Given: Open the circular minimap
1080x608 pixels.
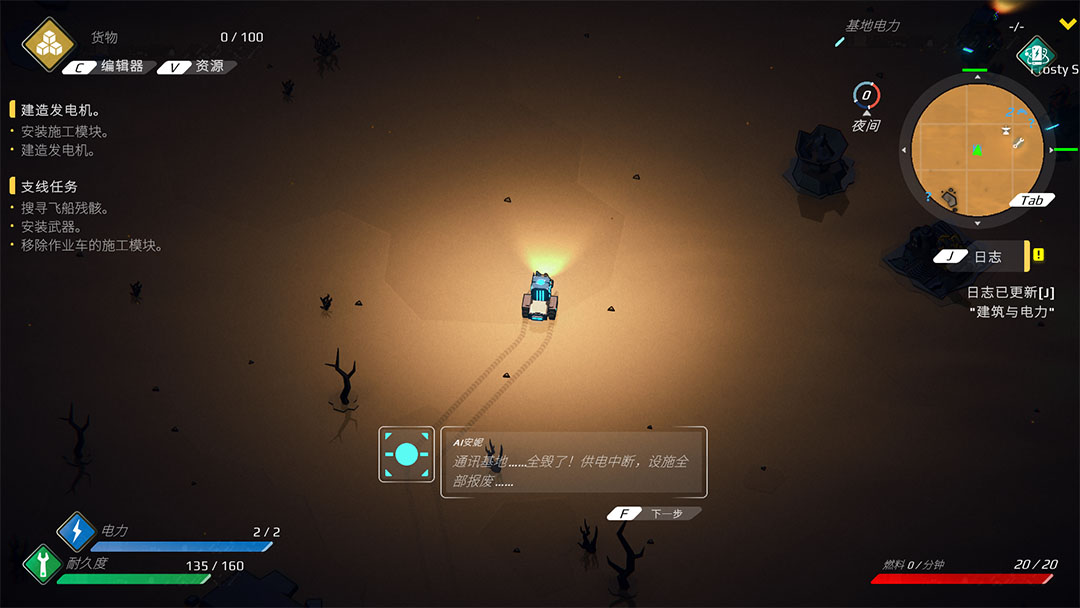Looking at the screenshot, I should coord(975,149).
